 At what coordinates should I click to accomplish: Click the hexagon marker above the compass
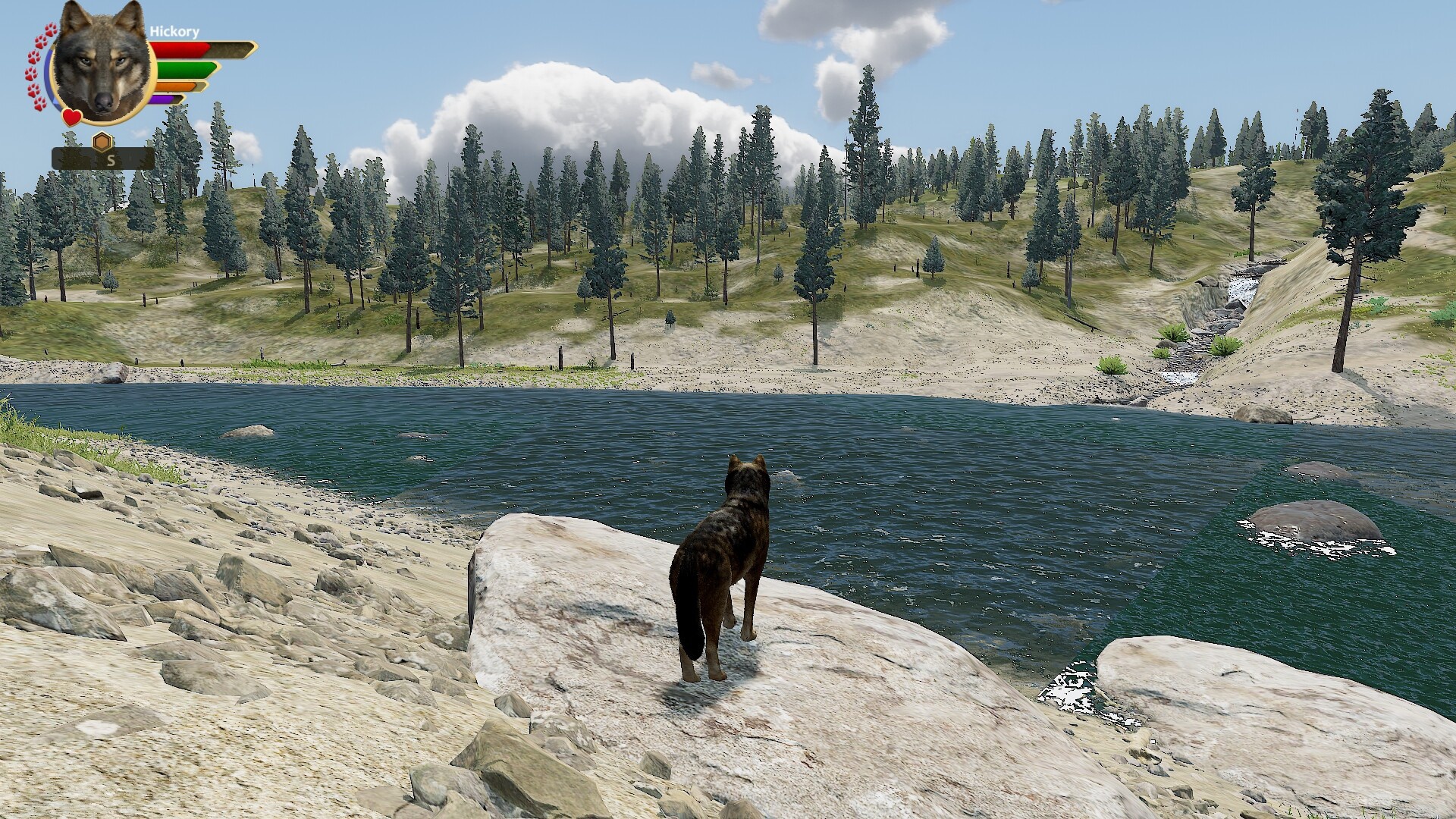[102, 142]
